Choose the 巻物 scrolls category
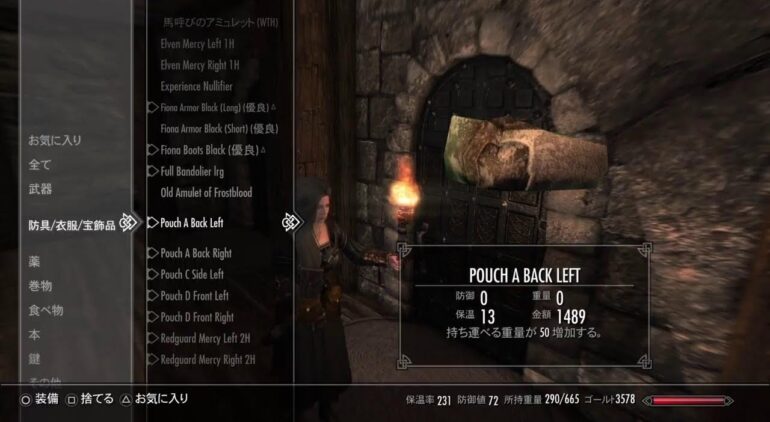 [40, 286]
